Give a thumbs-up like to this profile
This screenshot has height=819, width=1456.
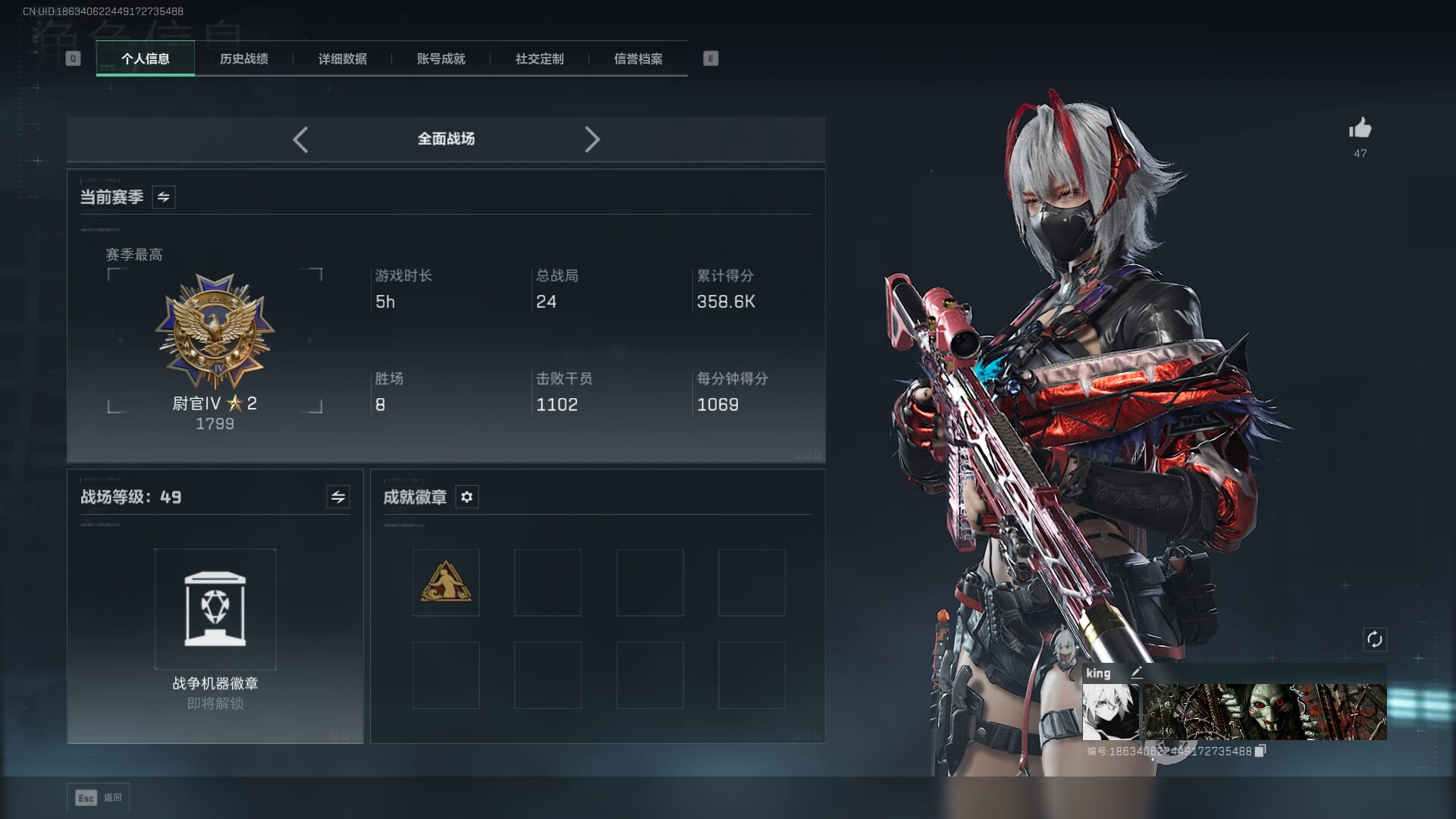point(1360,128)
